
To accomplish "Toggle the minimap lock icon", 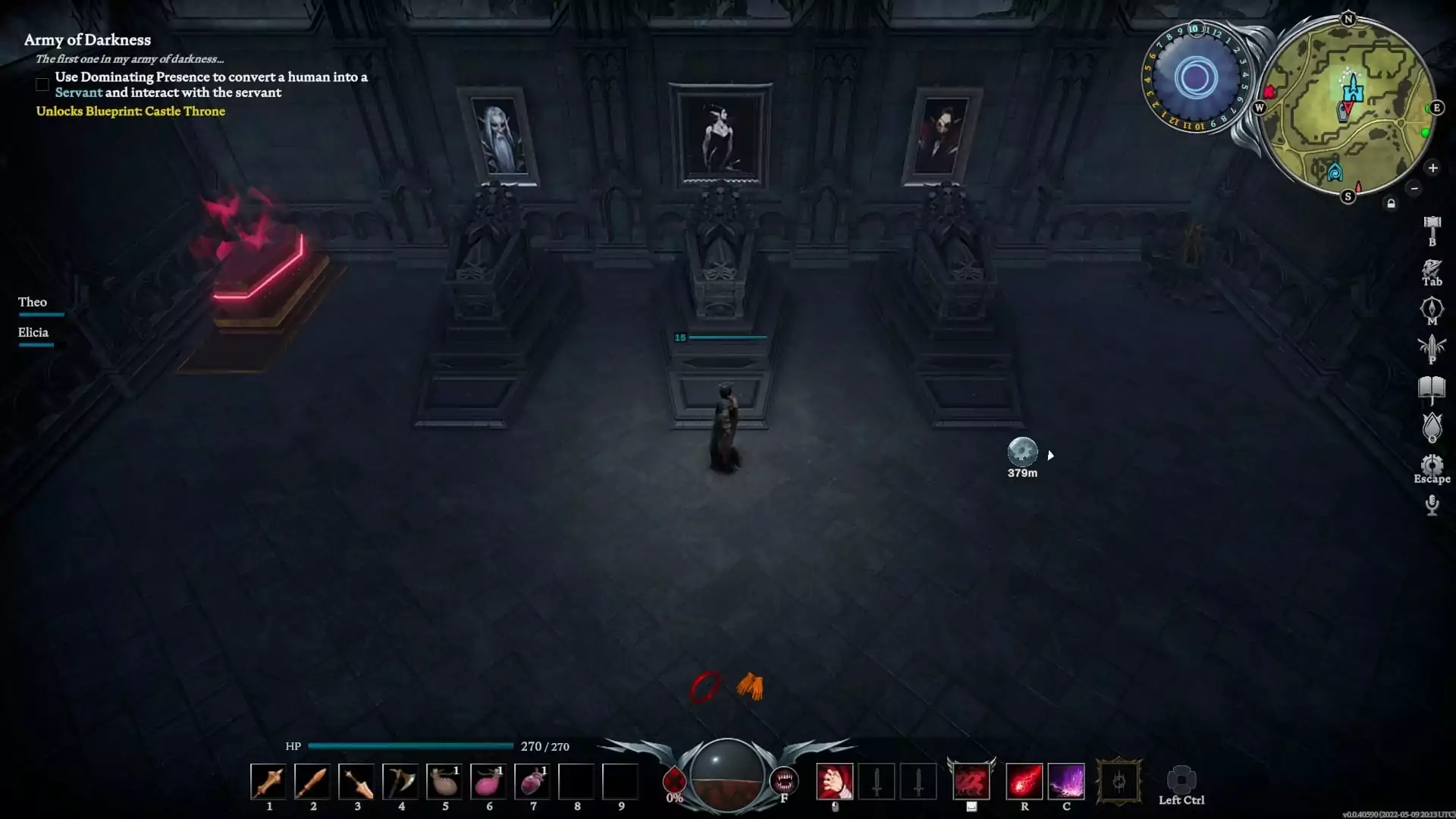I will (x=1391, y=203).
